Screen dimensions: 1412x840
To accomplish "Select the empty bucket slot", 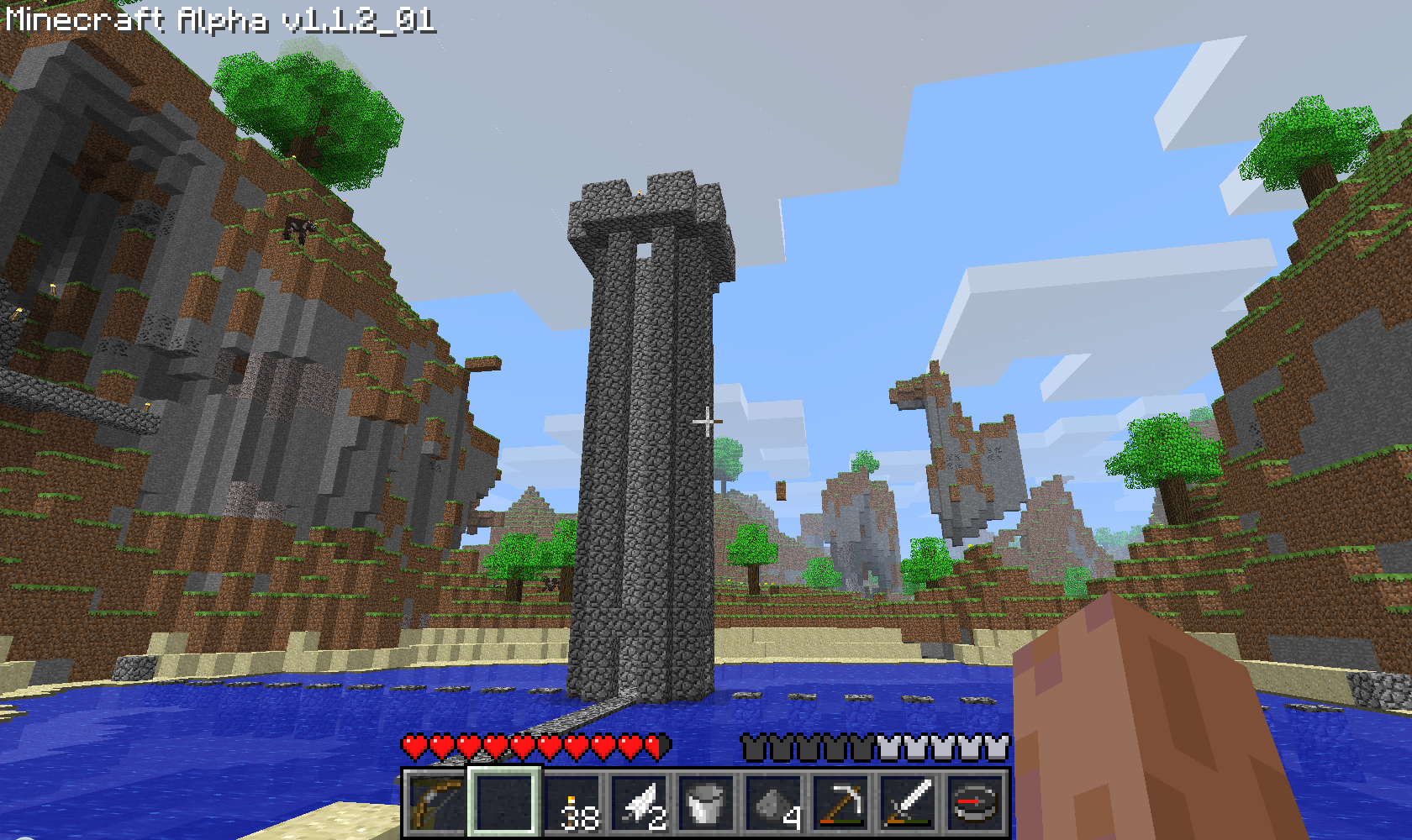I will point(707,803).
